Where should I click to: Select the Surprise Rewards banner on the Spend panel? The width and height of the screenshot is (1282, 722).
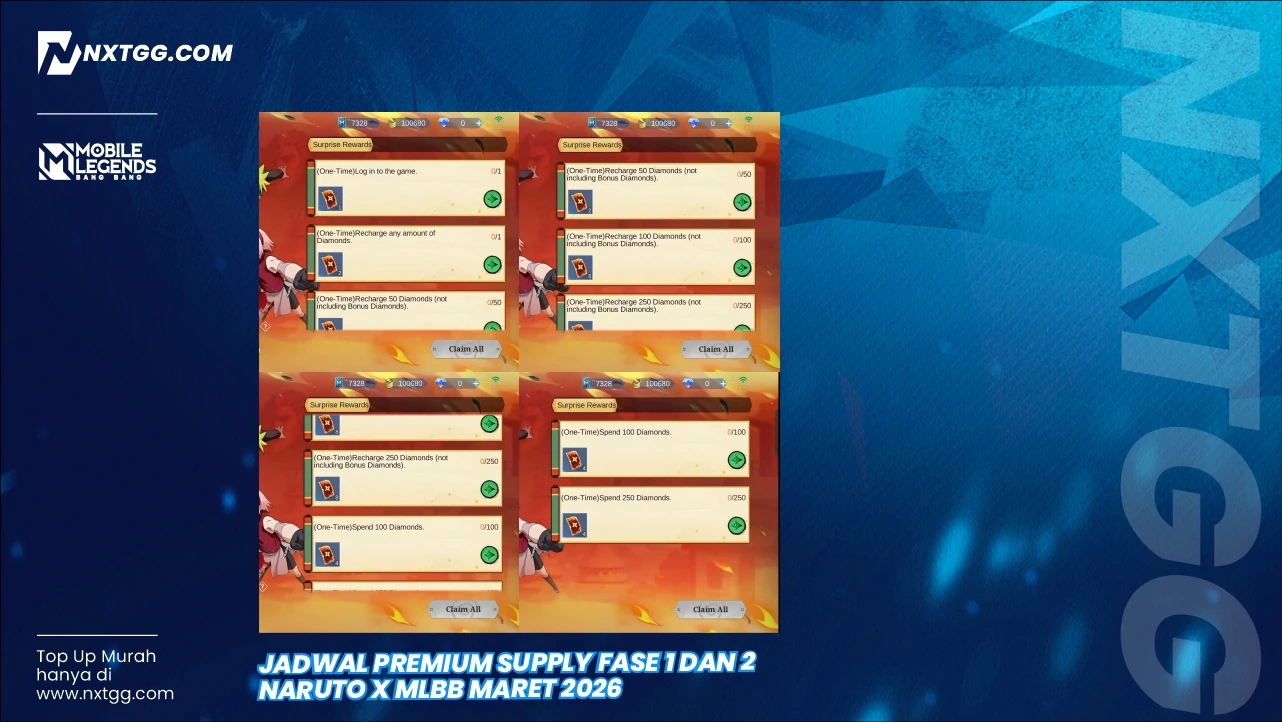pyautogui.click(x=586, y=405)
